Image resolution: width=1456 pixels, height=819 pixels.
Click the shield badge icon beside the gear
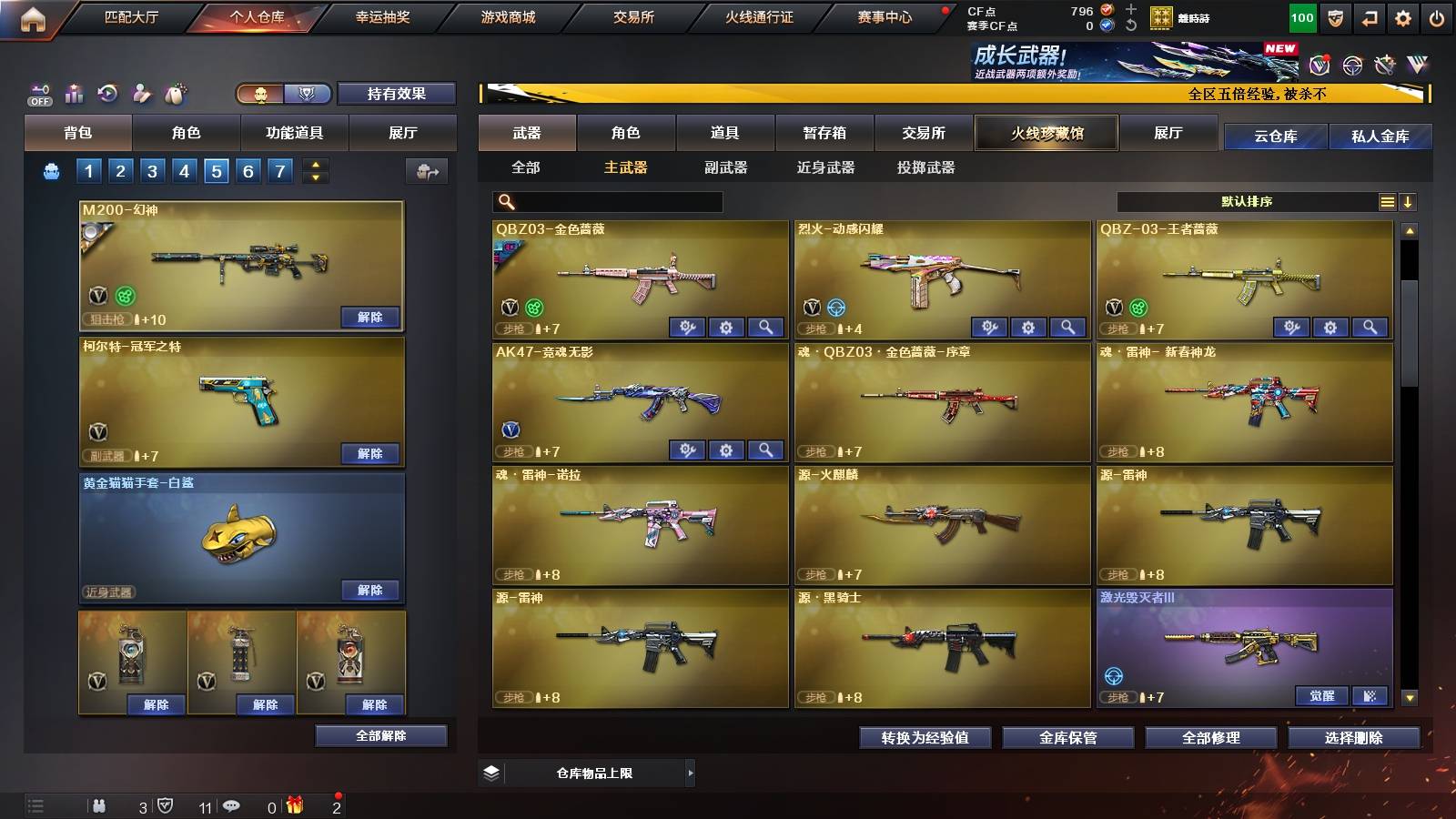tap(1334, 16)
